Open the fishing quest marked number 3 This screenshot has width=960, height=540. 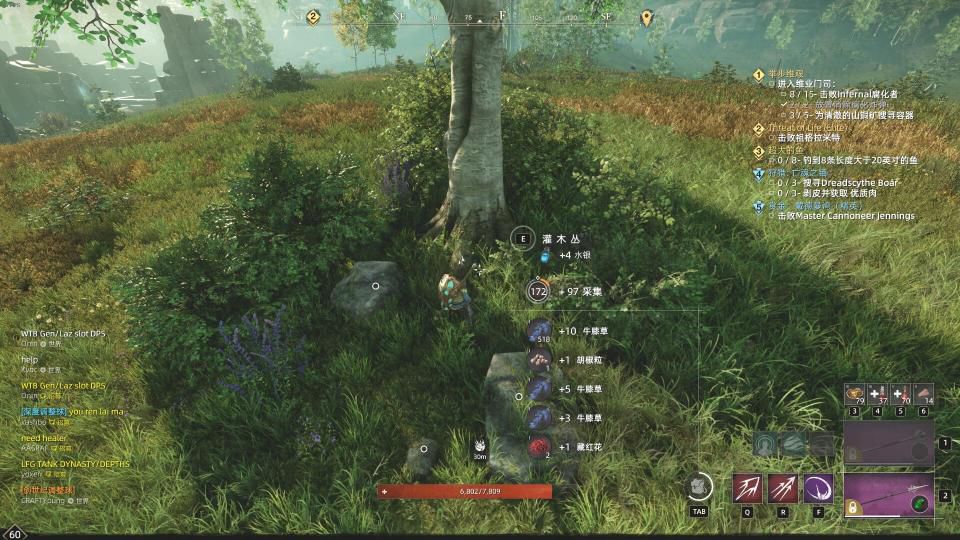click(x=786, y=150)
